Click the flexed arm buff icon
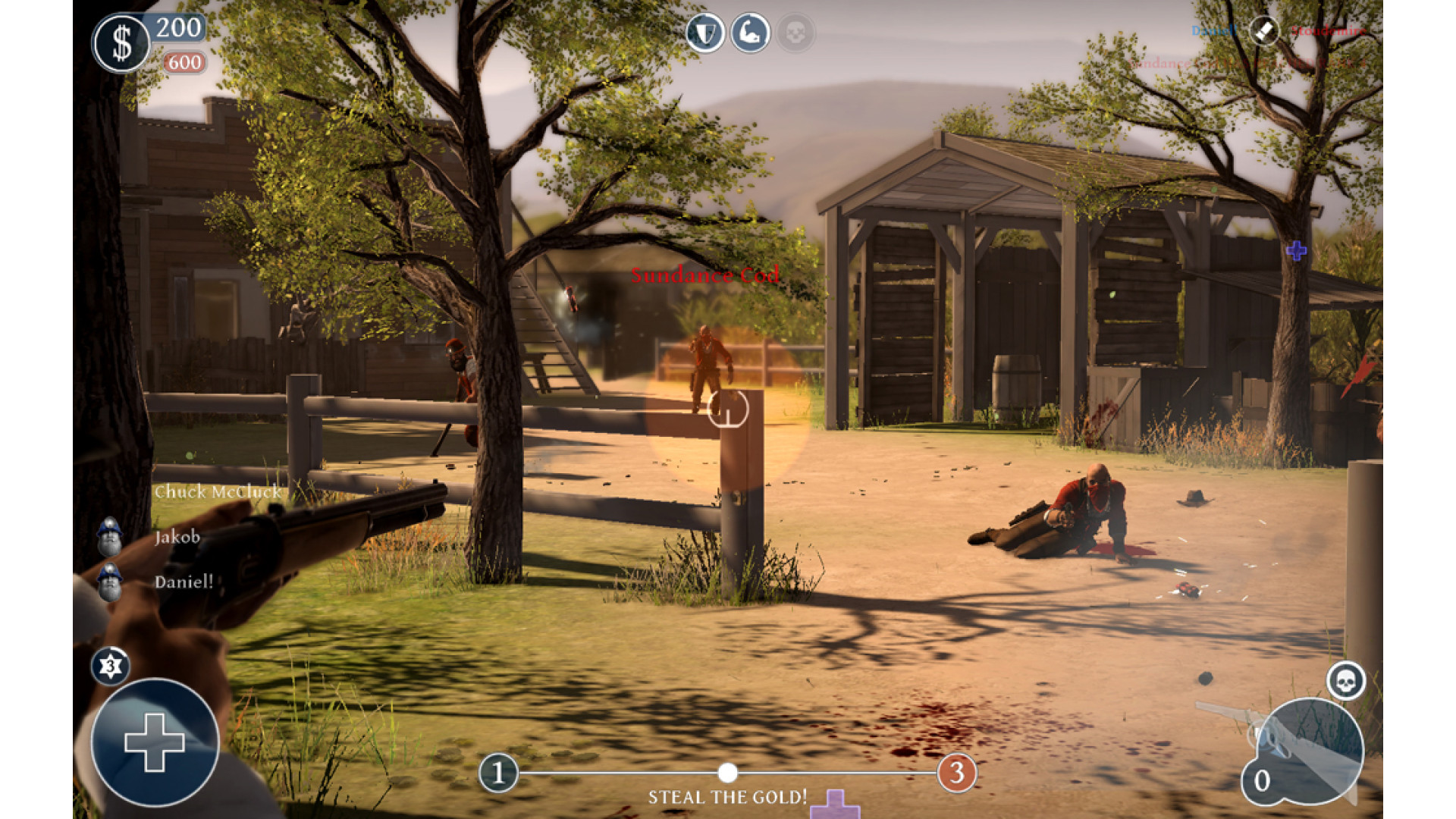Screen dimensions: 1456x819 [x=750, y=33]
